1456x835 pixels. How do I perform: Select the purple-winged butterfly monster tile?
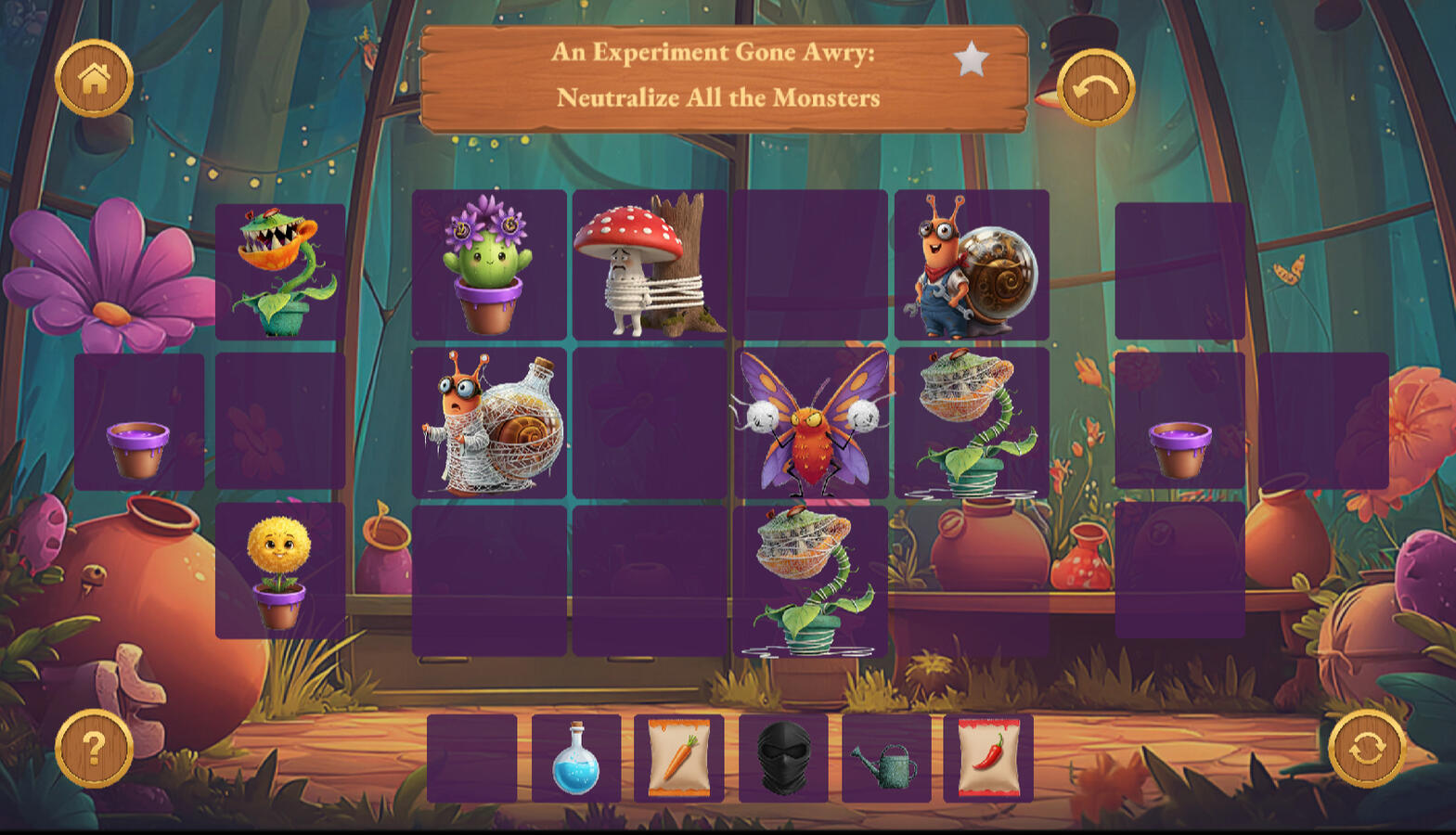pyautogui.click(x=810, y=423)
